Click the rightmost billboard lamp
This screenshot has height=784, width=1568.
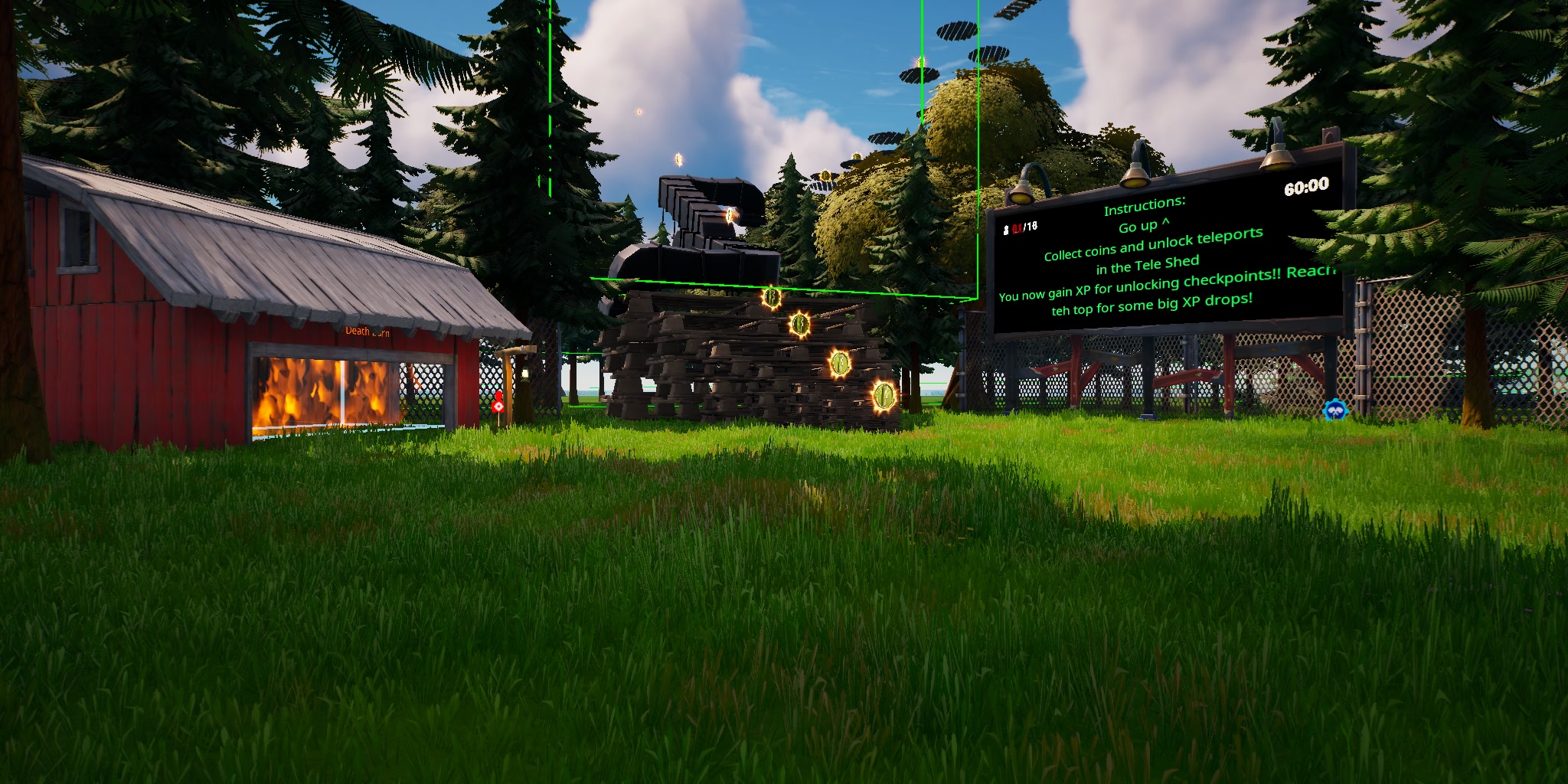coord(1279,162)
